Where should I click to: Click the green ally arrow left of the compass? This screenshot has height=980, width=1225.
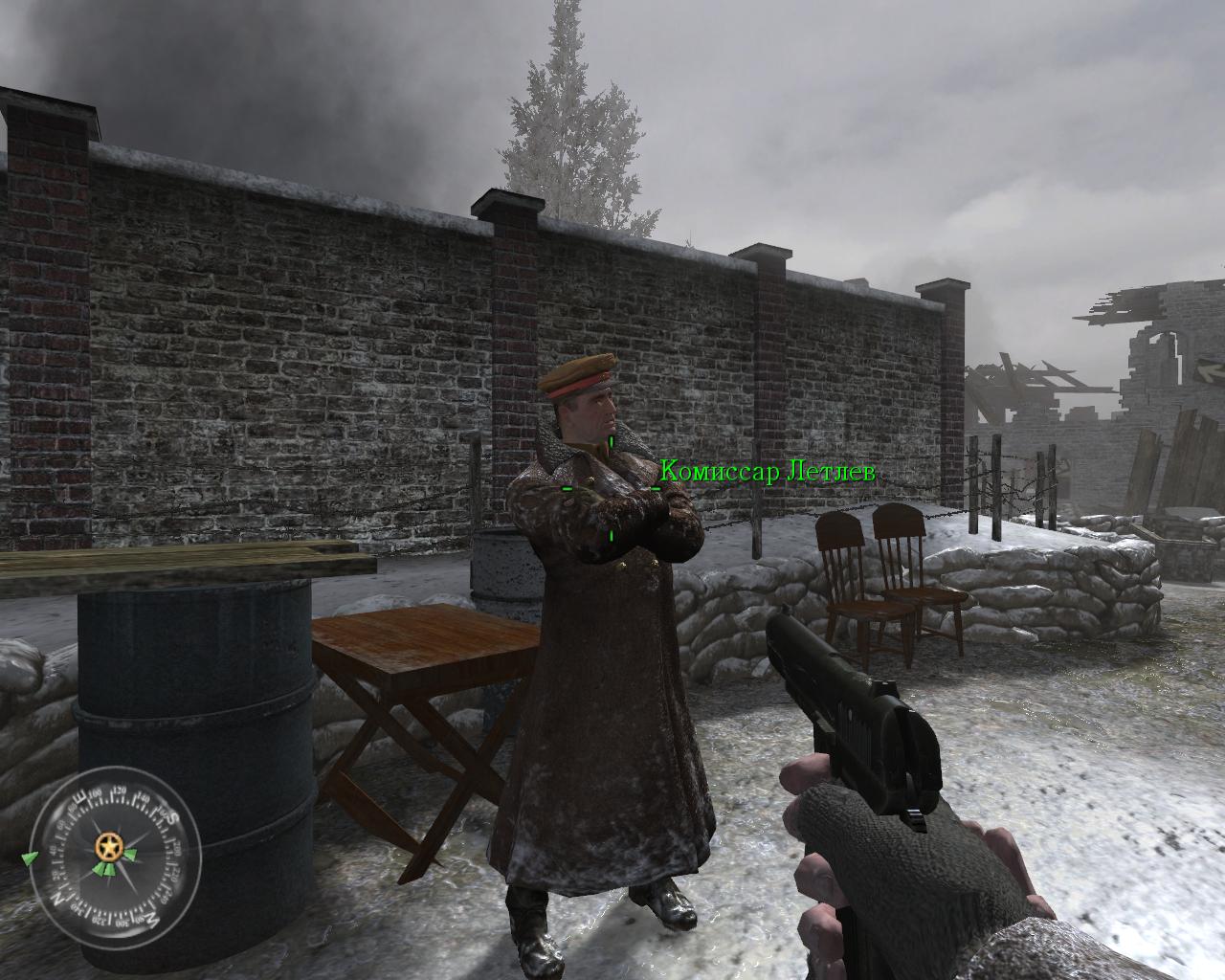tap(30, 857)
